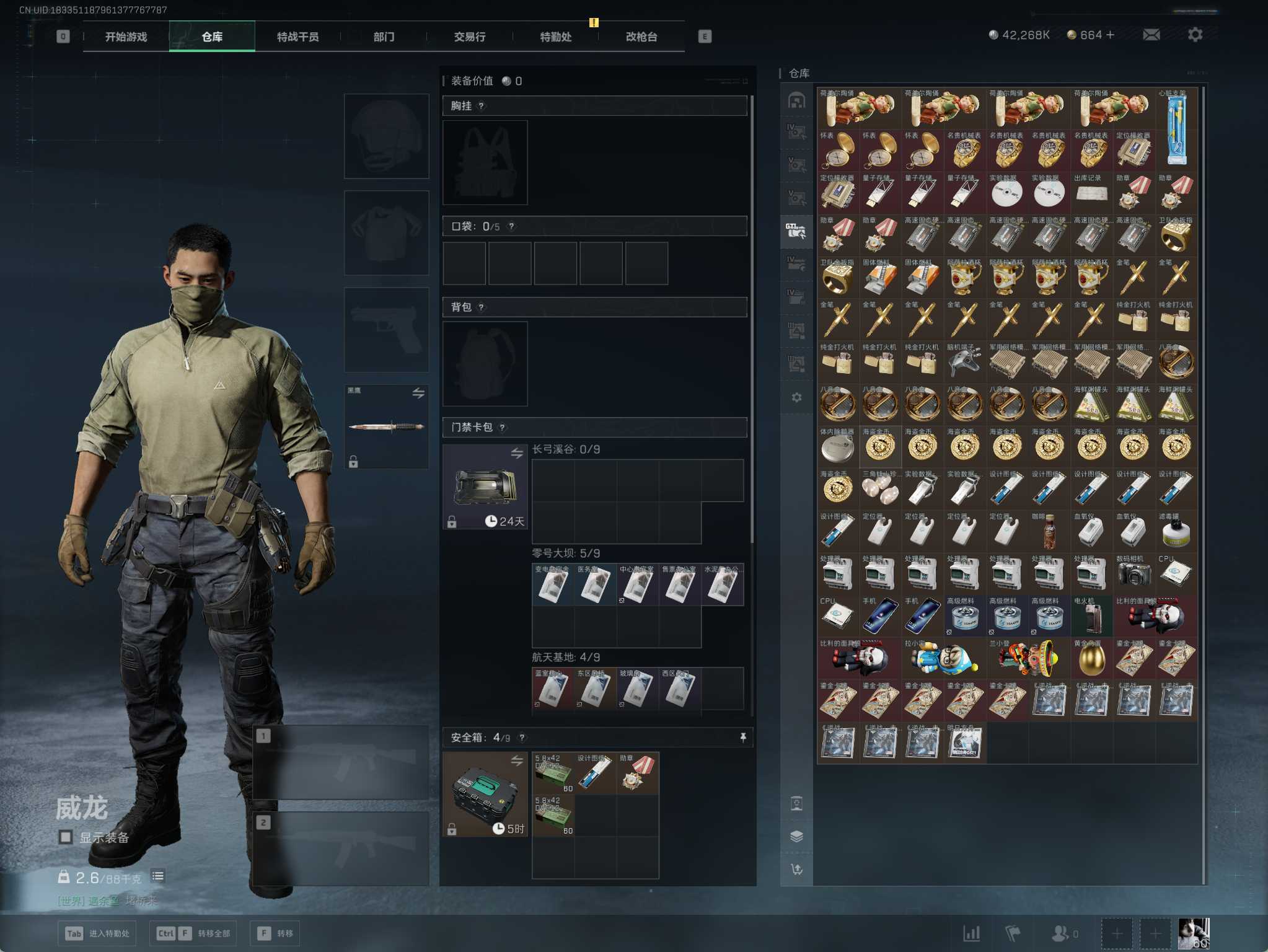
Task: Open the 开始游戏 tab
Action: coord(126,37)
